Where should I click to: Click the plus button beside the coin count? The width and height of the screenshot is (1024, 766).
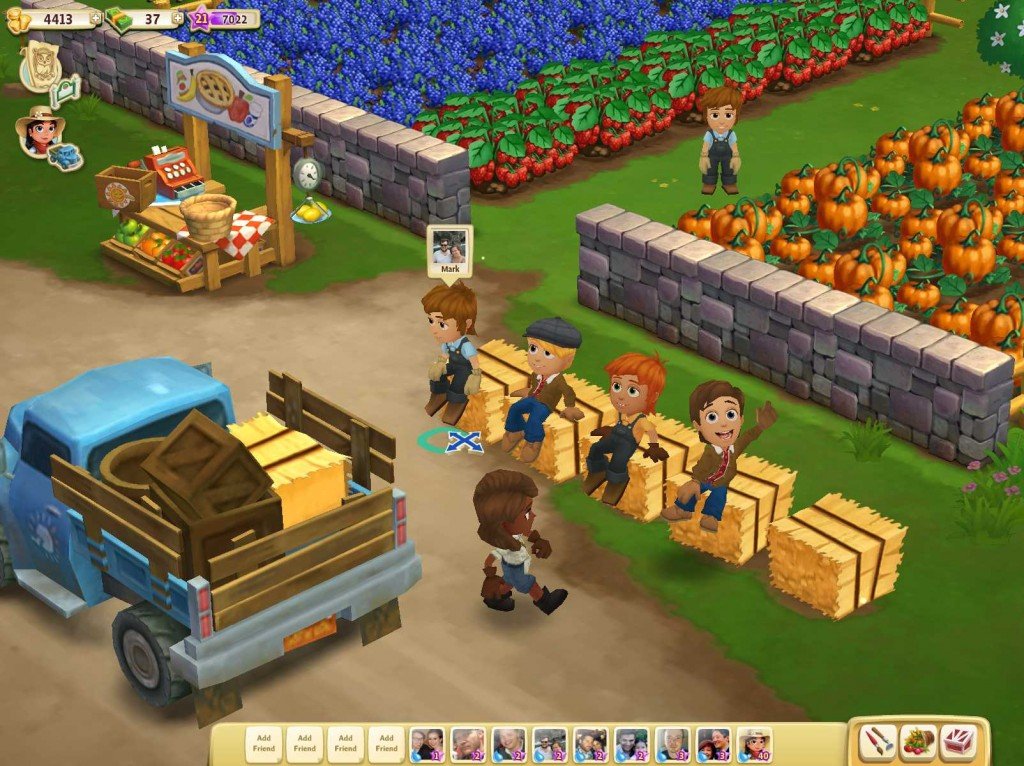pyautogui.click(x=96, y=18)
